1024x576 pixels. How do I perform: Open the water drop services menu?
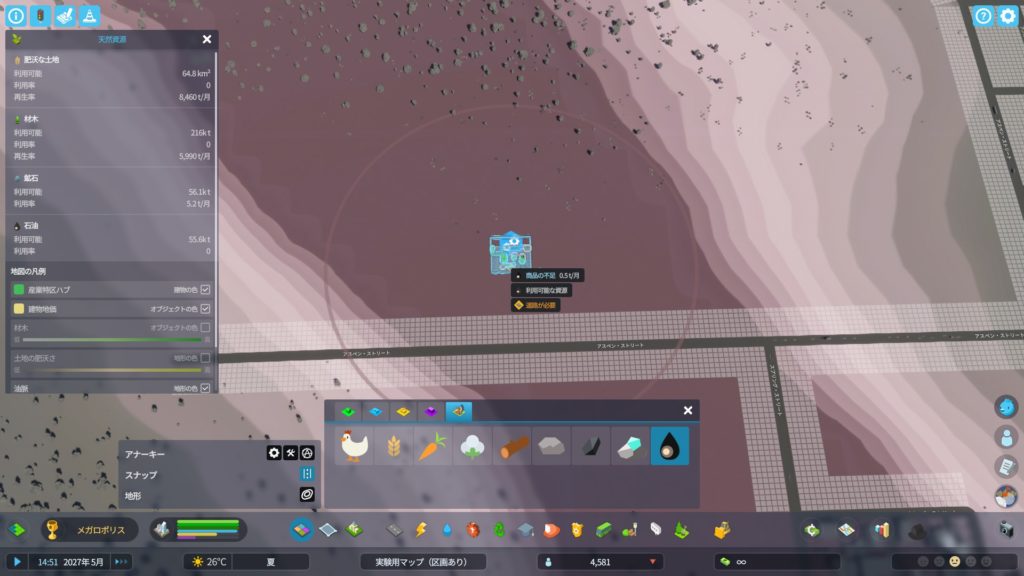pyautogui.click(x=447, y=529)
